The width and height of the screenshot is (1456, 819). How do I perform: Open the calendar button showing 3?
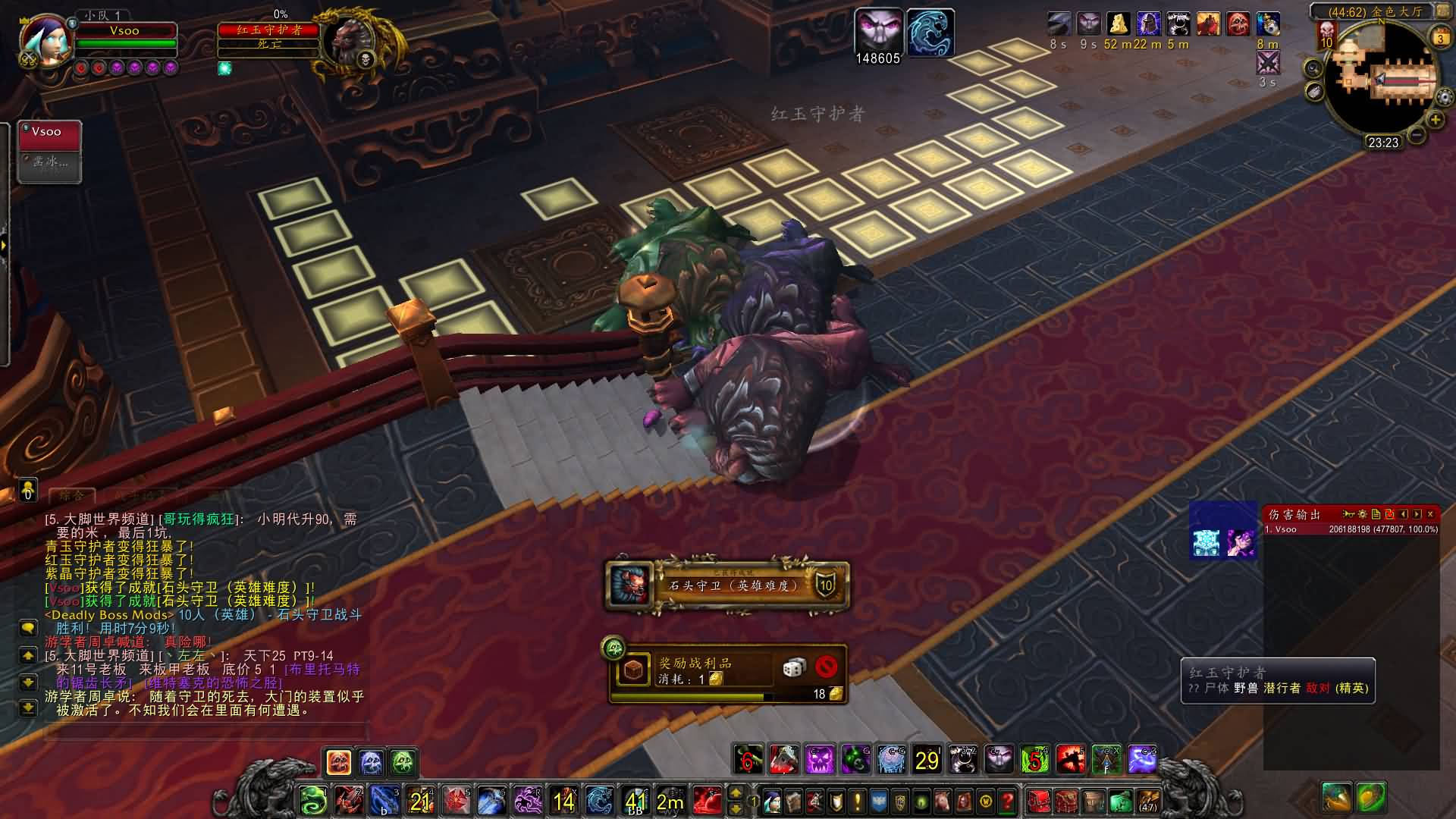[x=1439, y=38]
